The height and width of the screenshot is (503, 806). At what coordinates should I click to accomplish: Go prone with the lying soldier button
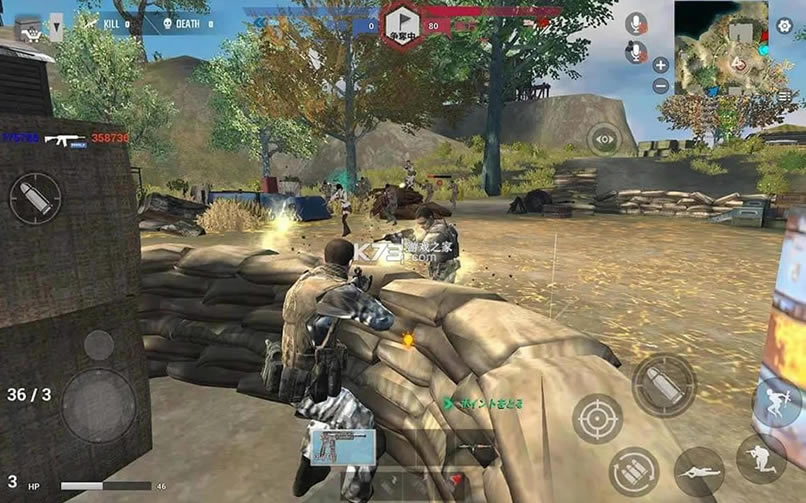[699, 471]
